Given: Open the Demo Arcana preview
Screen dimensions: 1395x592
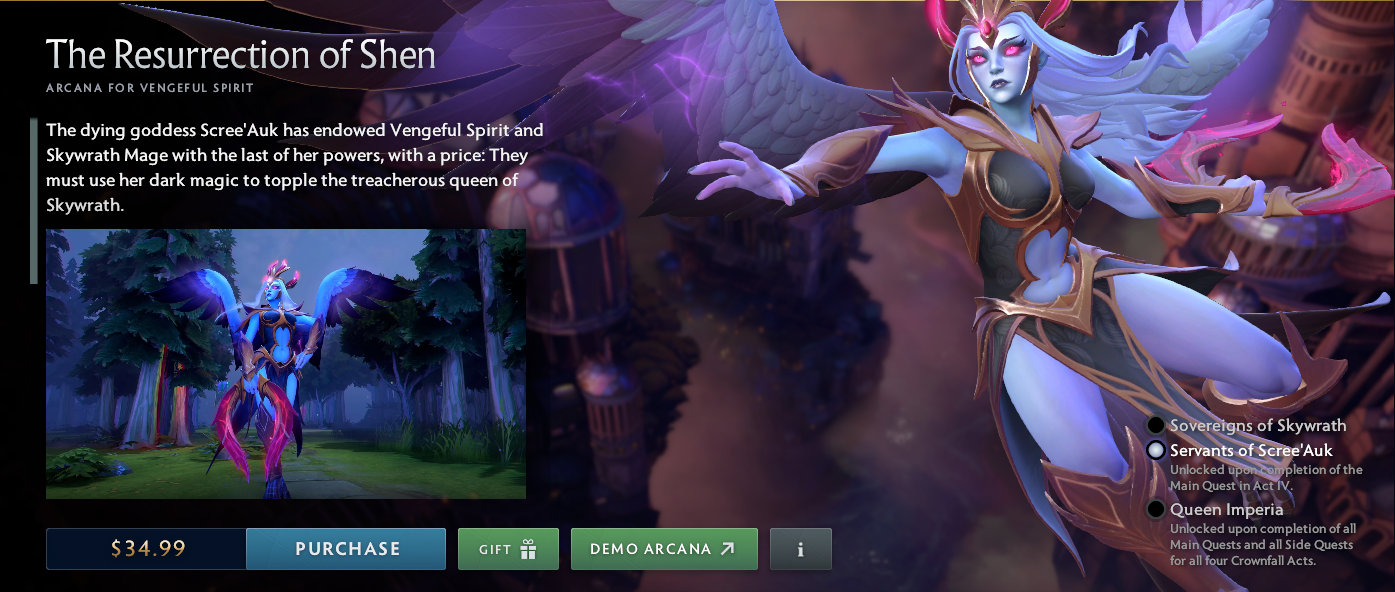Looking at the screenshot, I should point(663,549).
